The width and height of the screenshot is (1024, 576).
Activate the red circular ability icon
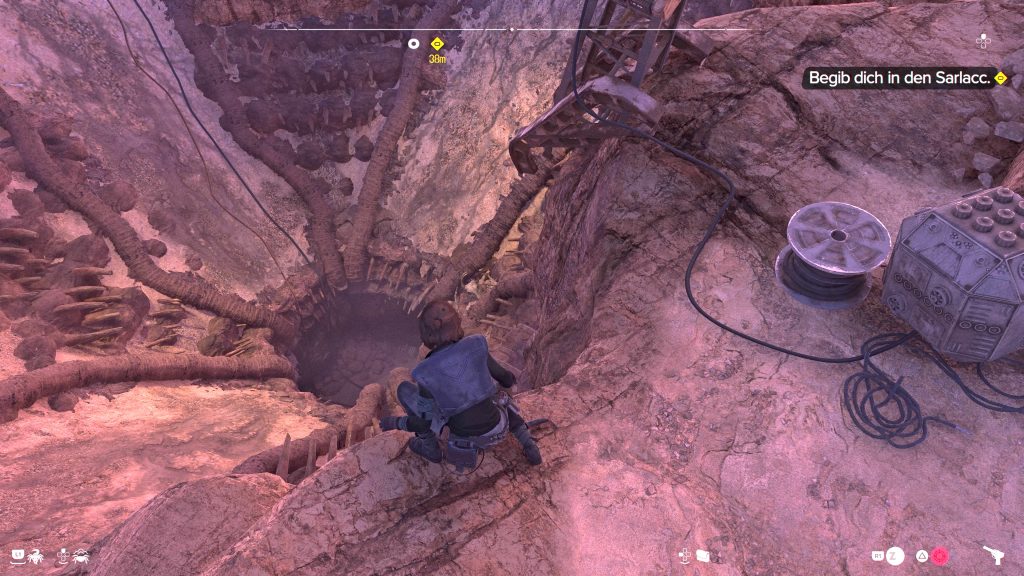[x=939, y=556]
